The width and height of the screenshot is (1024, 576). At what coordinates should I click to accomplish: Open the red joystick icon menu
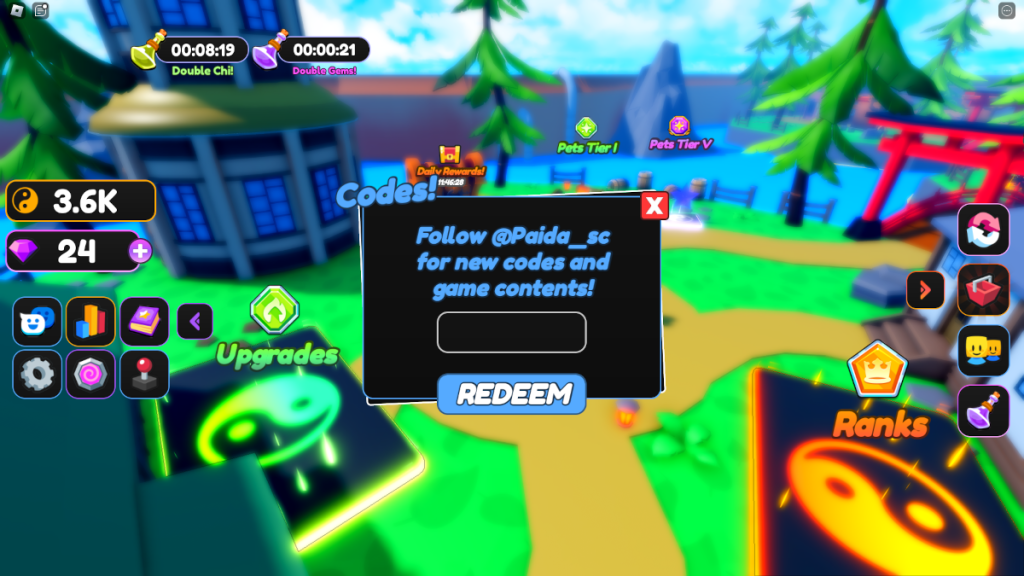point(145,375)
